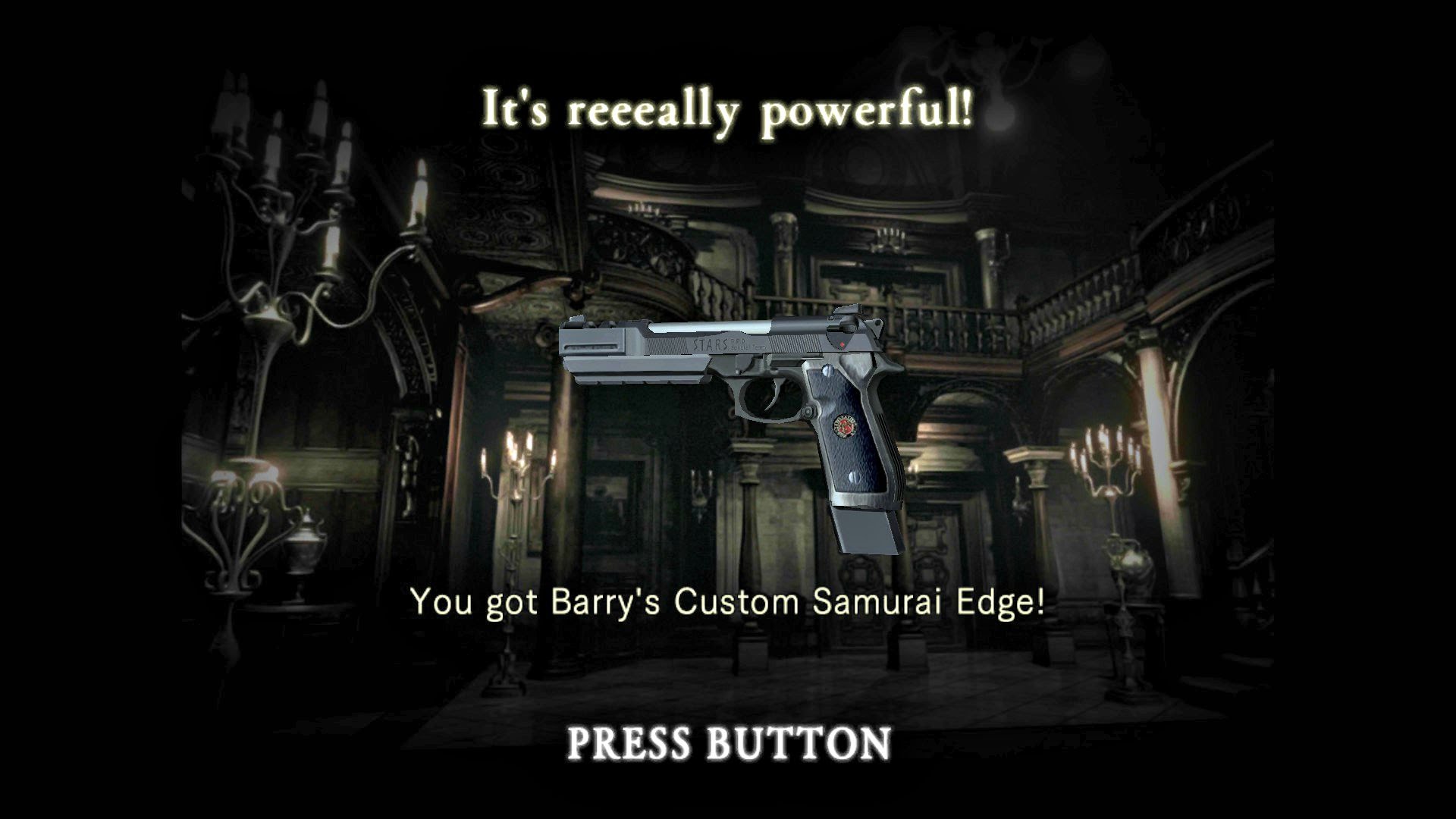Click the silver grip screw
Screen dimensions: 1456x819
tap(827, 370)
